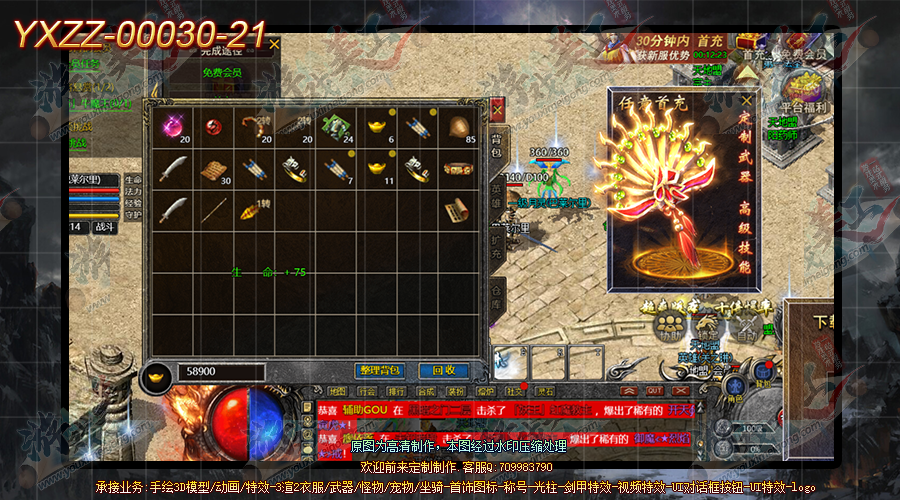Select the pink orb item slot
The height and width of the screenshot is (500, 900).
170,127
